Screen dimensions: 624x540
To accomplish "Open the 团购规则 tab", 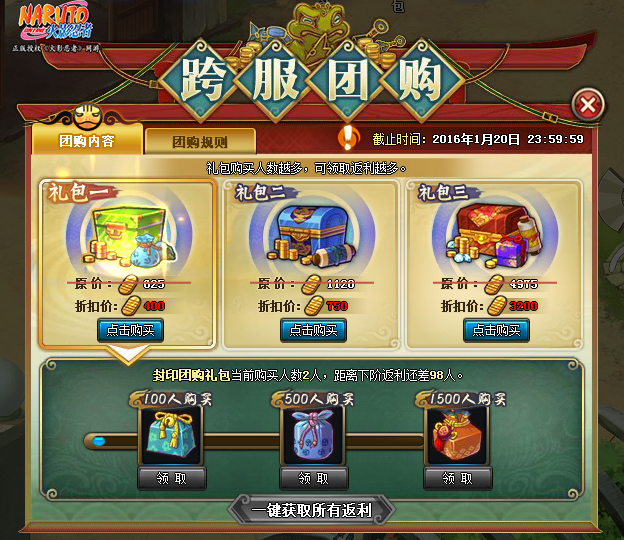I will [200, 142].
